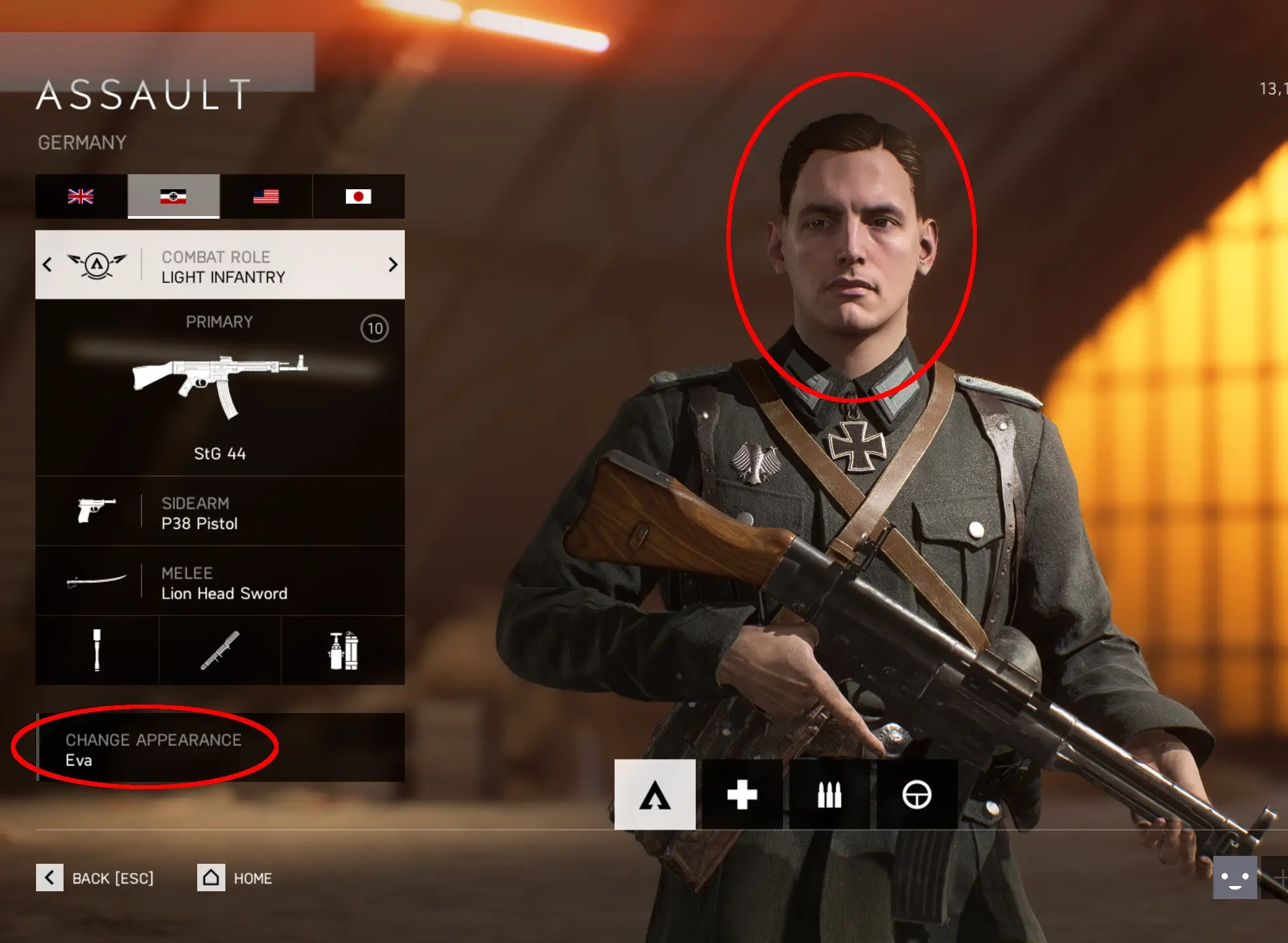1288x943 pixels.
Task: Select the Germany faction flag tab
Action: coord(174,196)
